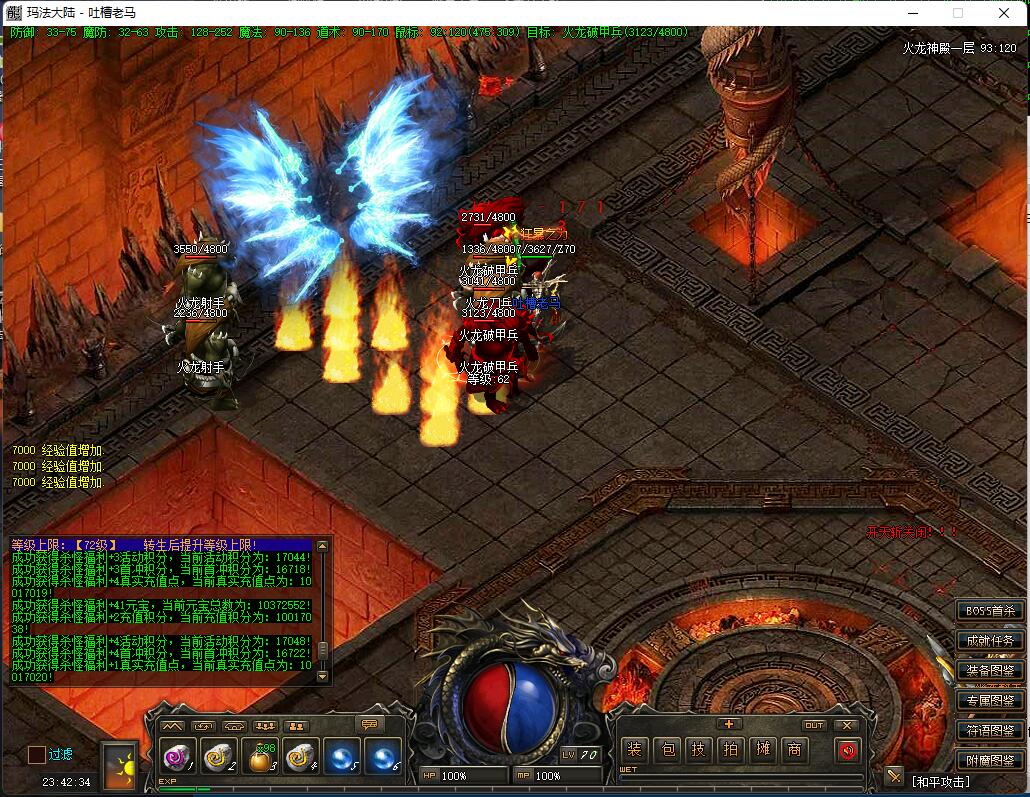Open the equipment panel with 装 button
The width and height of the screenshot is (1030, 797).
click(634, 749)
